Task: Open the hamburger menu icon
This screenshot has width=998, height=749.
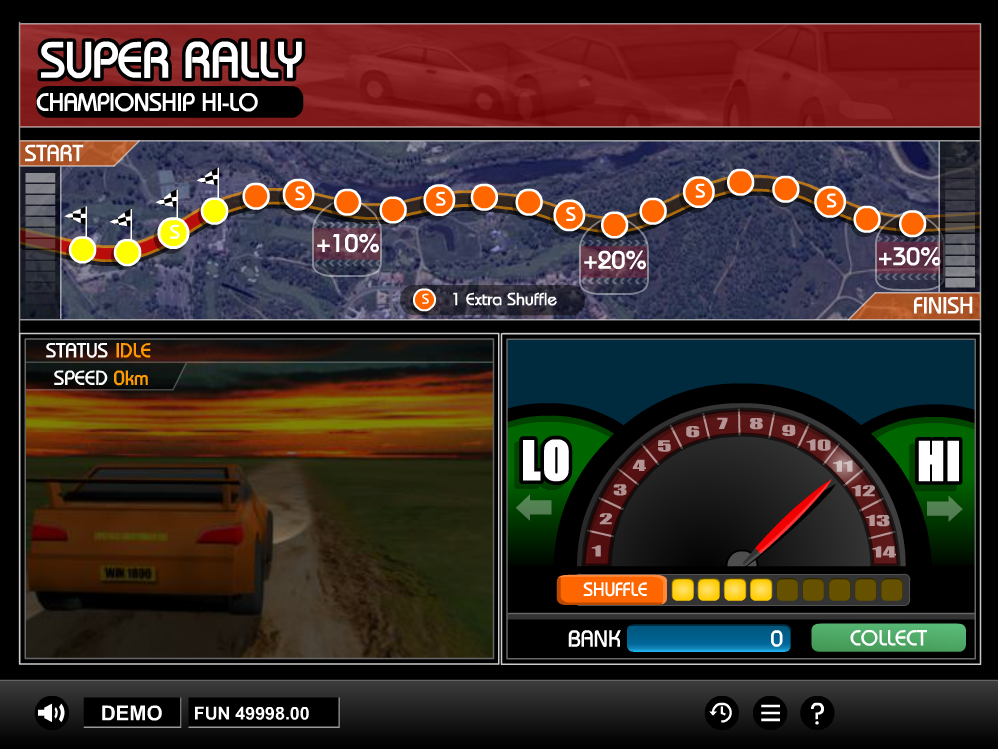Action: pos(770,713)
